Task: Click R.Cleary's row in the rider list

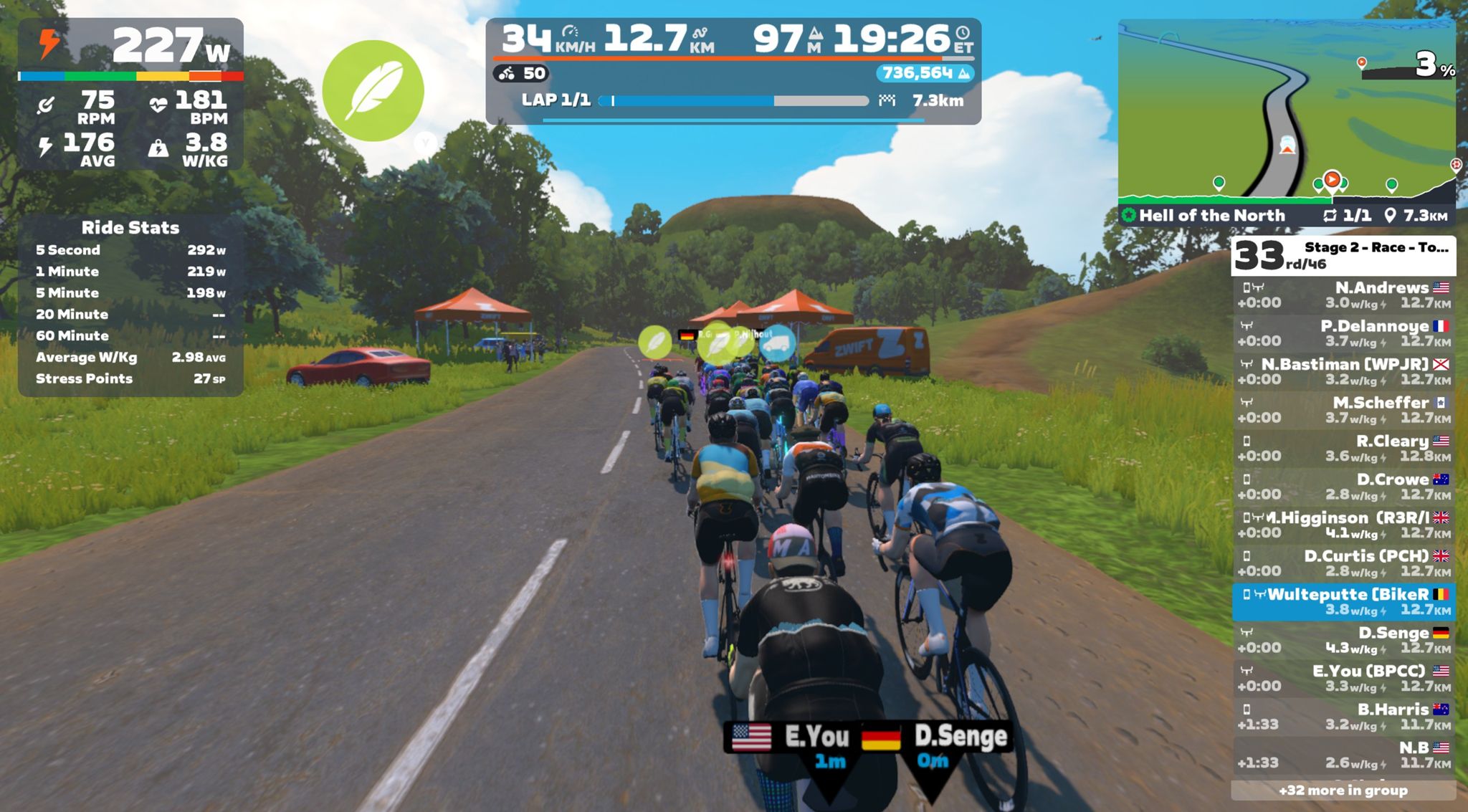Action: pos(1343,448)
